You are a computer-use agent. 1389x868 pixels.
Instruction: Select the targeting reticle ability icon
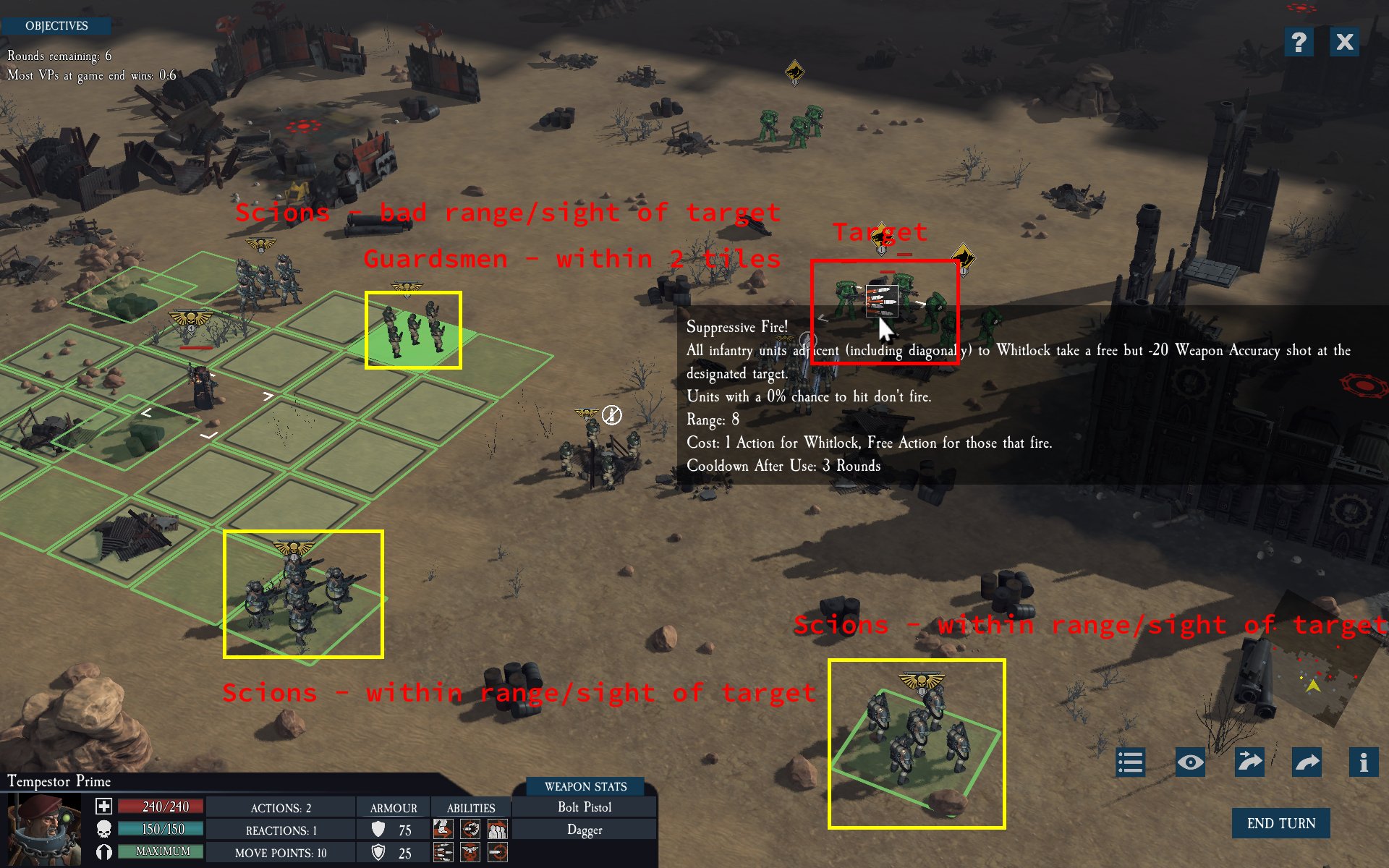[x=497, y=854]
